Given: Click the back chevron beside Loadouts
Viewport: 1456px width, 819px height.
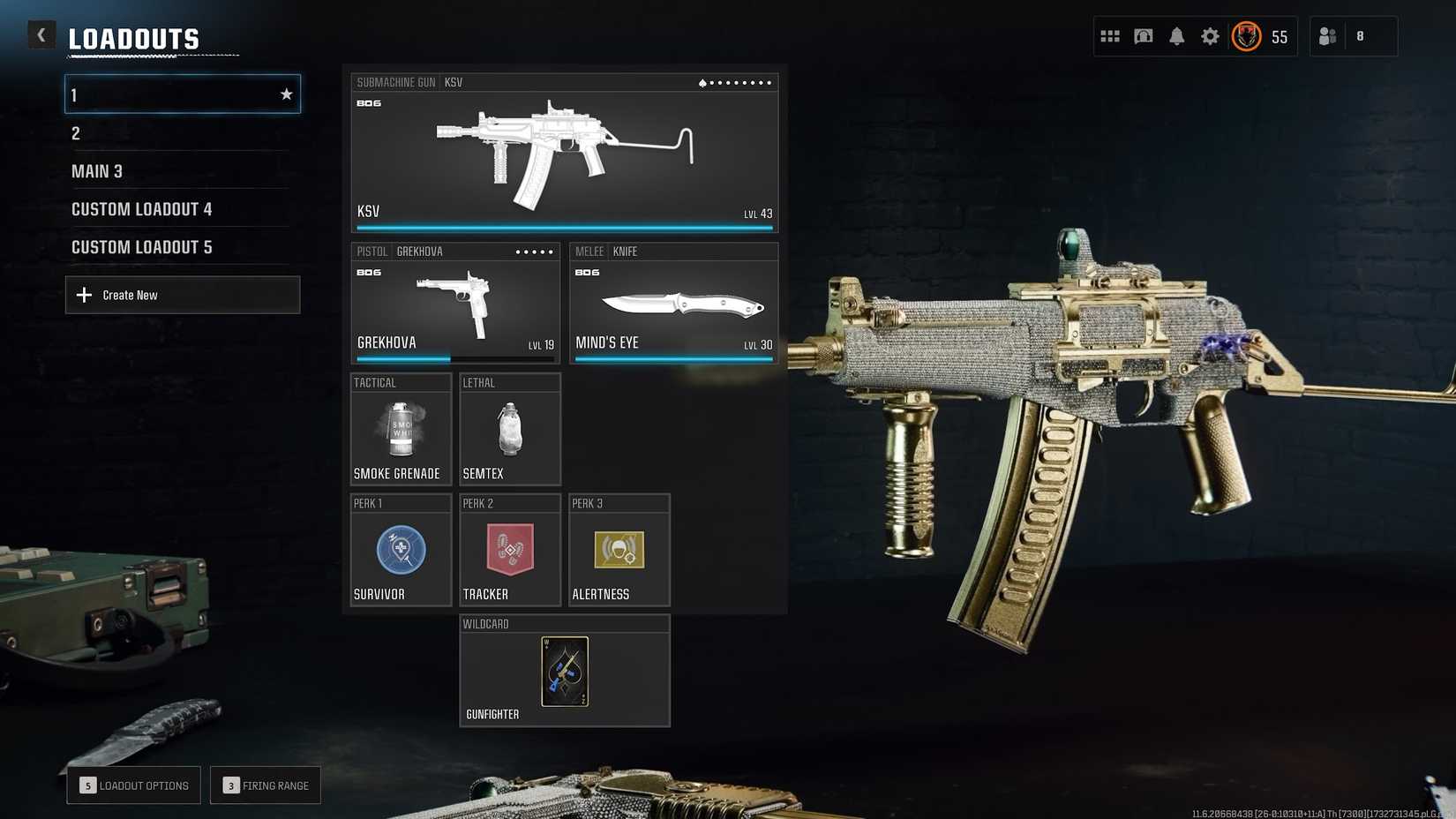Looking at the screenshot, I should pyautogui.click(x=41, y=34).
